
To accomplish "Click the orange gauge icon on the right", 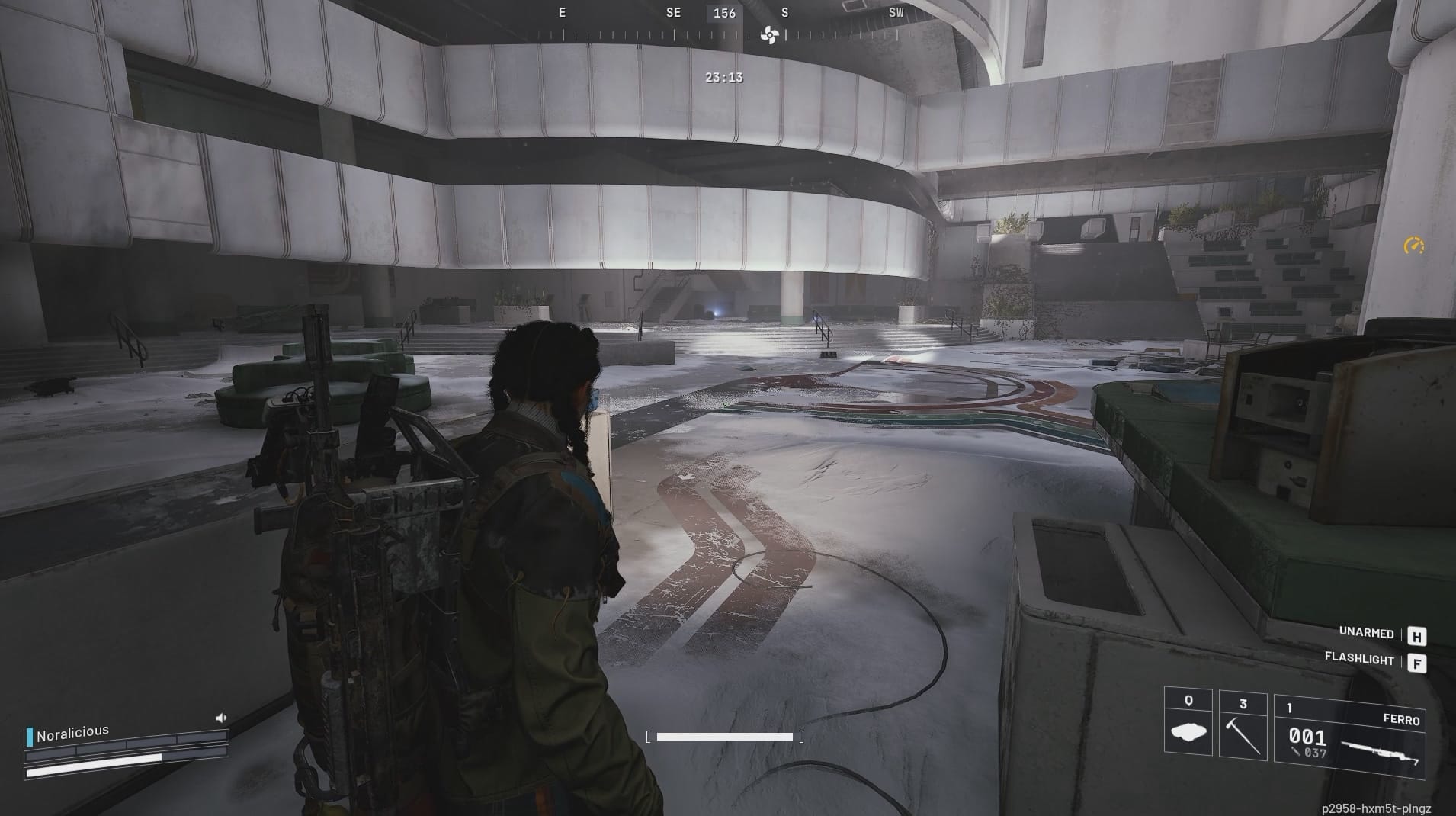I will (x=1414, y=245).
